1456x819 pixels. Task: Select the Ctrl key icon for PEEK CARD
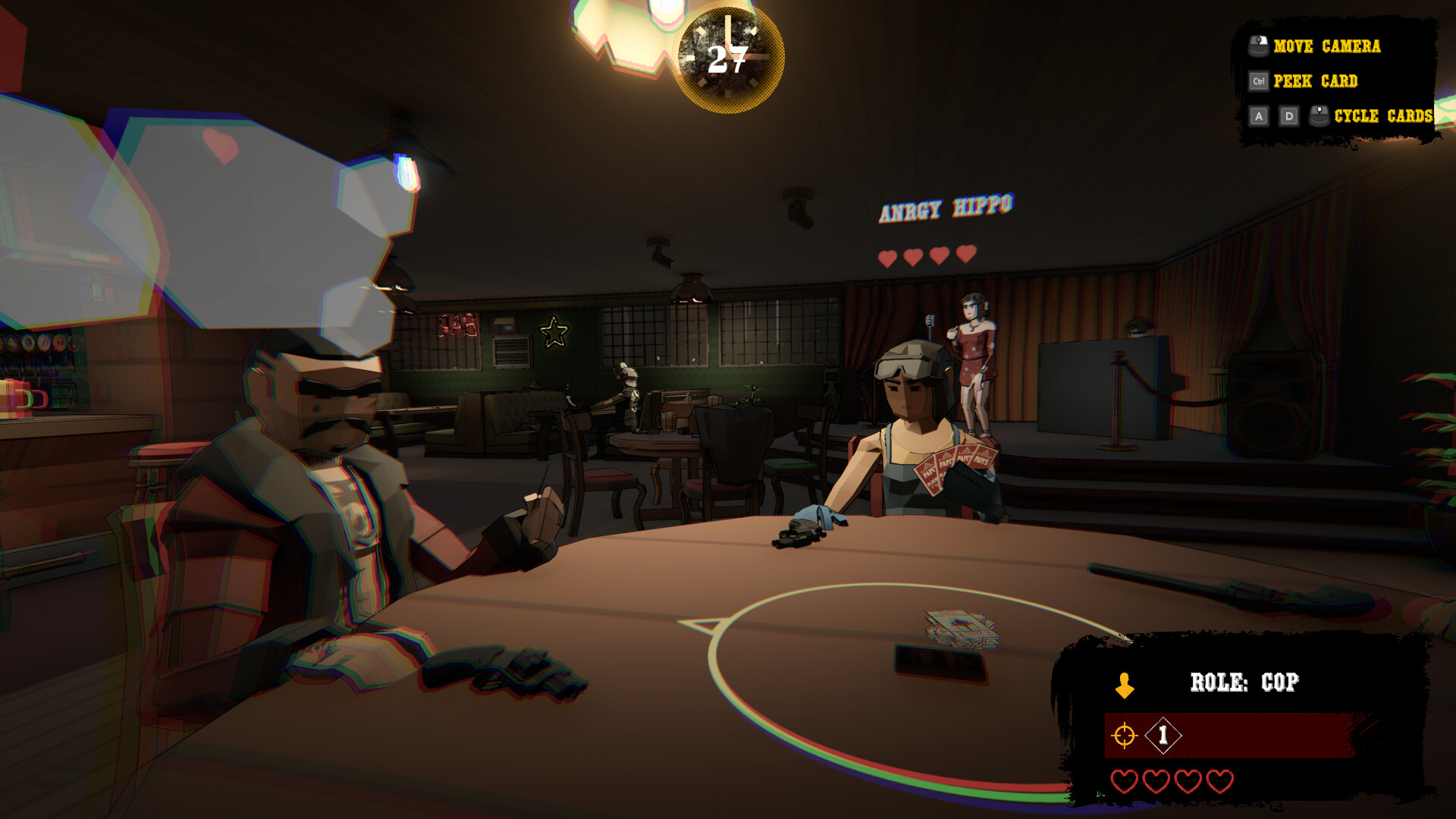[x=1258, y=81]
